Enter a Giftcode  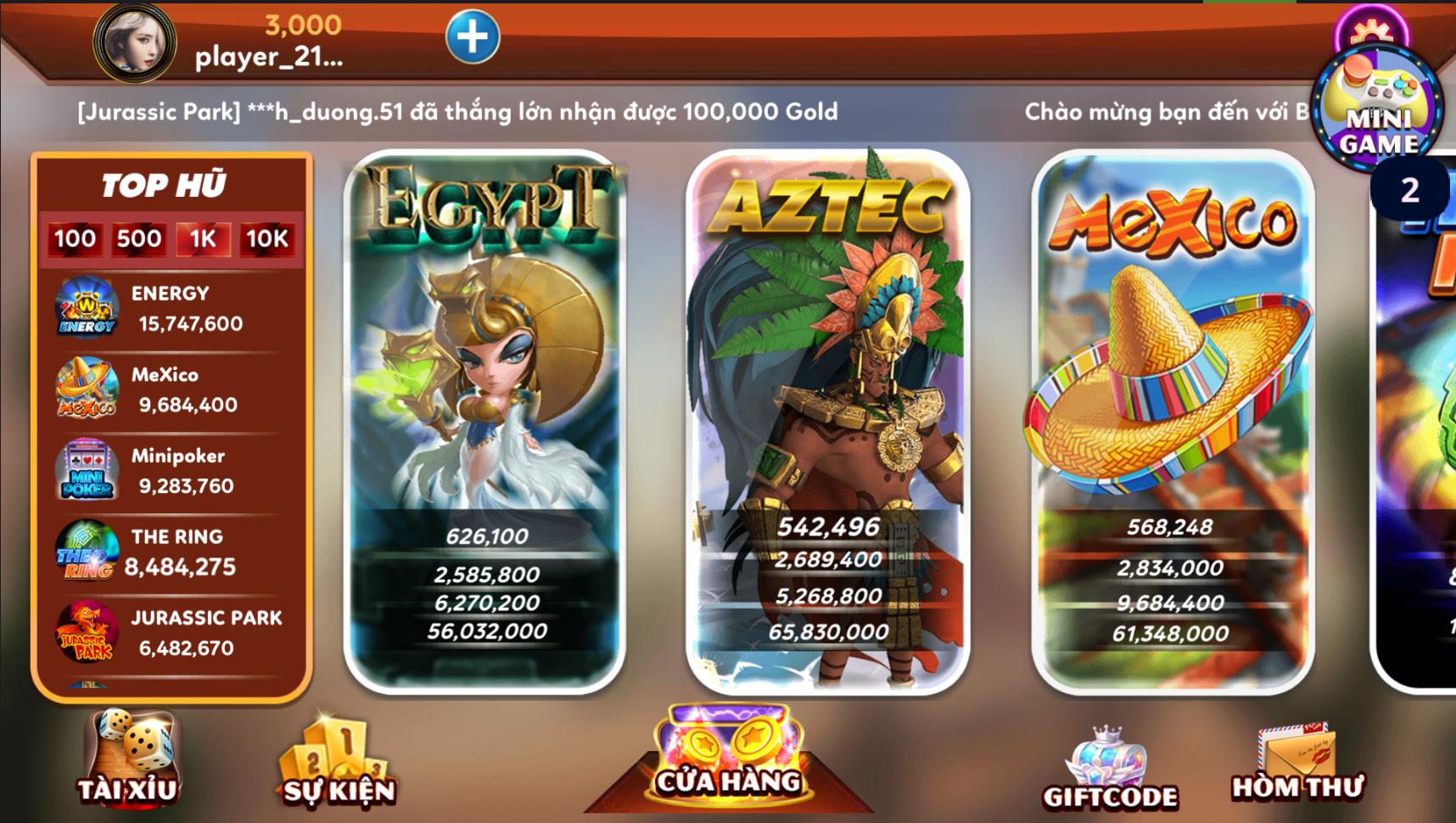tap(1110, 768)
